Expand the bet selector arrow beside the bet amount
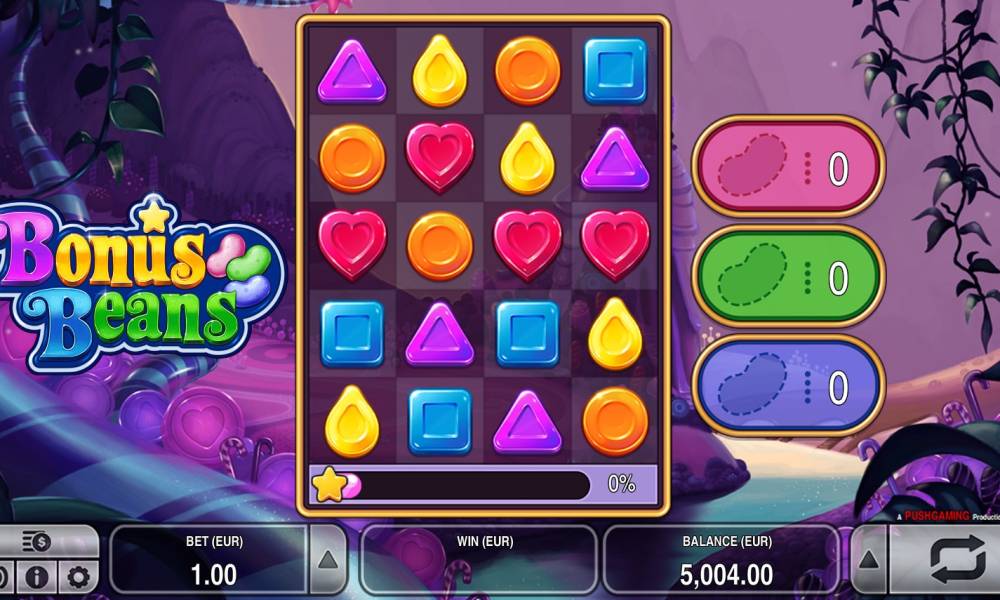This screenshot has height=600, width=1000. [328, 561]
